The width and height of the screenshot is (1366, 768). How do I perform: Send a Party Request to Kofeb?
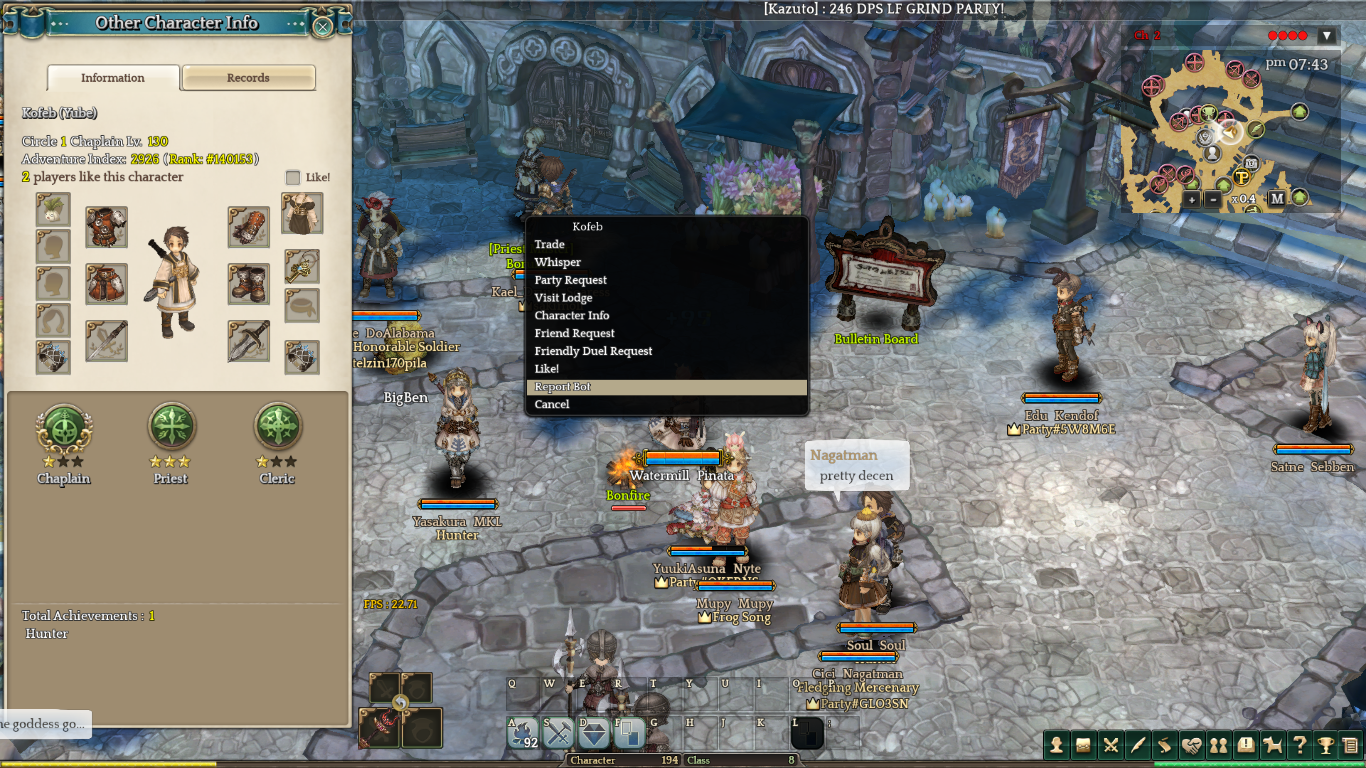(571, 281)
